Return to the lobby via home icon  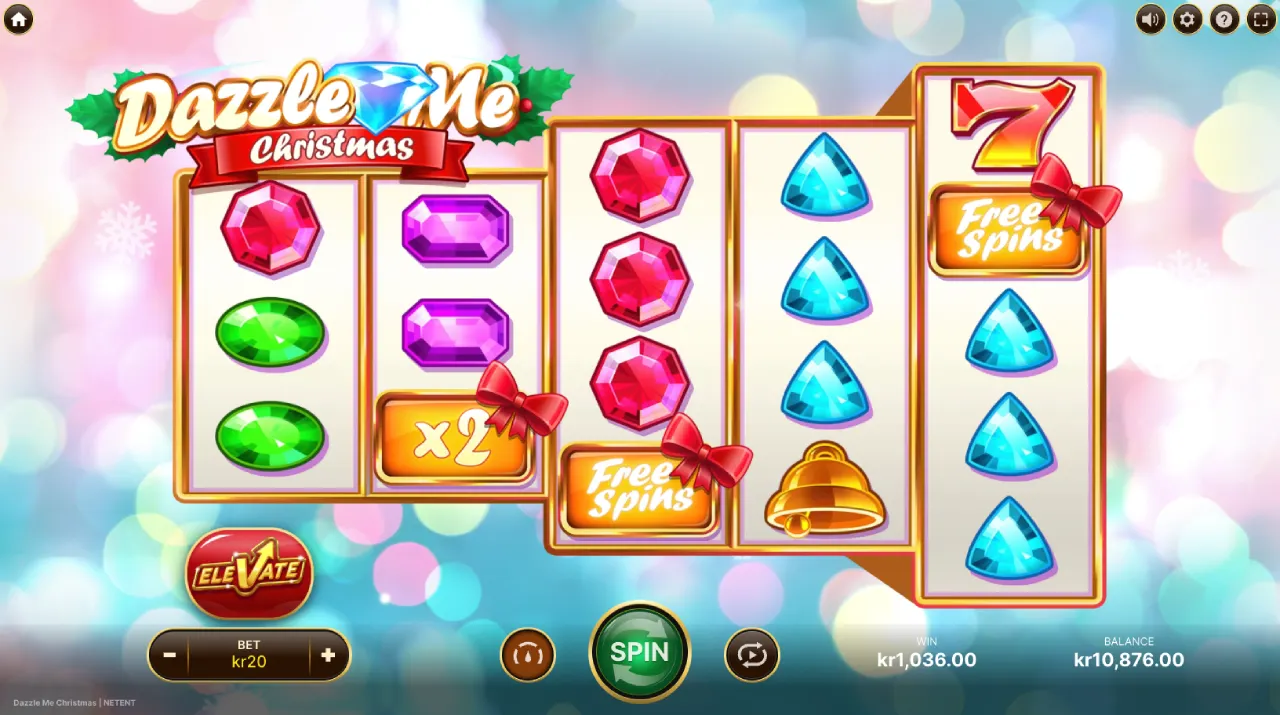[18, 18]
